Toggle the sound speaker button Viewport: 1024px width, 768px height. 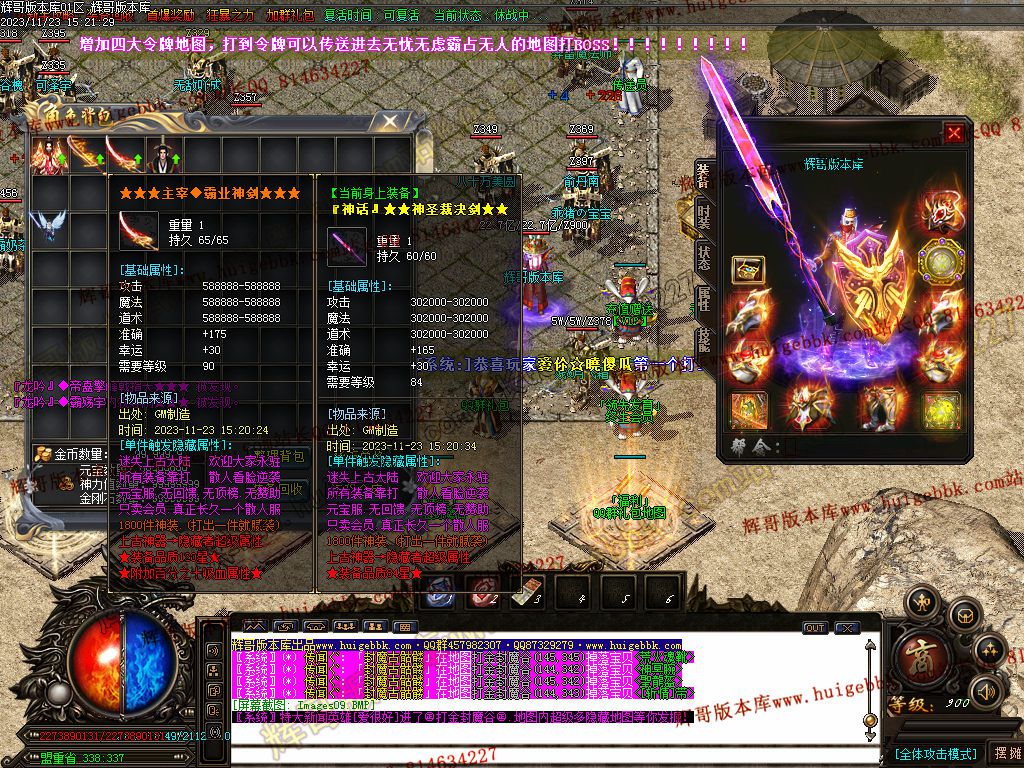click(985, 690)
